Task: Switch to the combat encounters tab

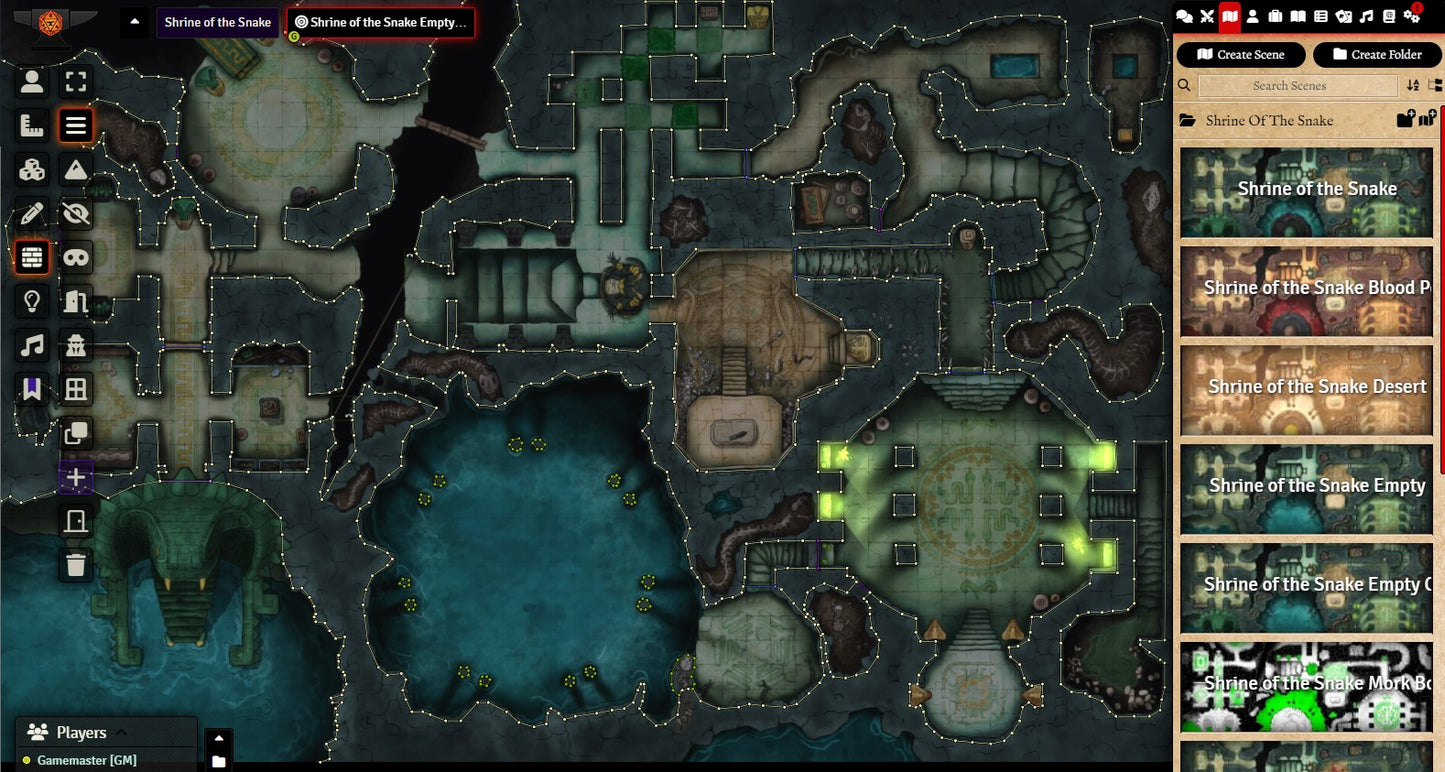Action: point(1207,16)
